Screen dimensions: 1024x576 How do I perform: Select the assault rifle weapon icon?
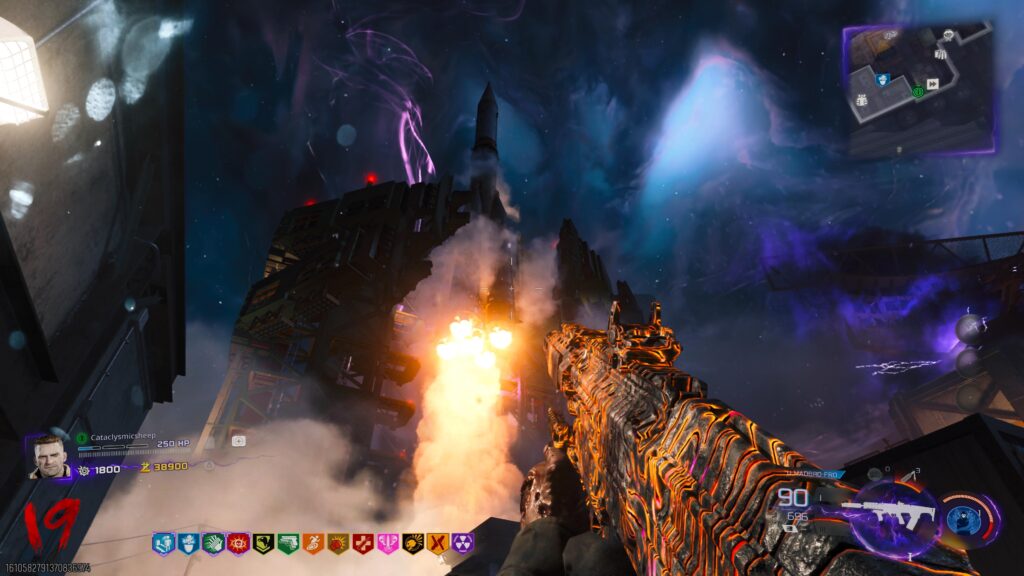pos(889,514)
